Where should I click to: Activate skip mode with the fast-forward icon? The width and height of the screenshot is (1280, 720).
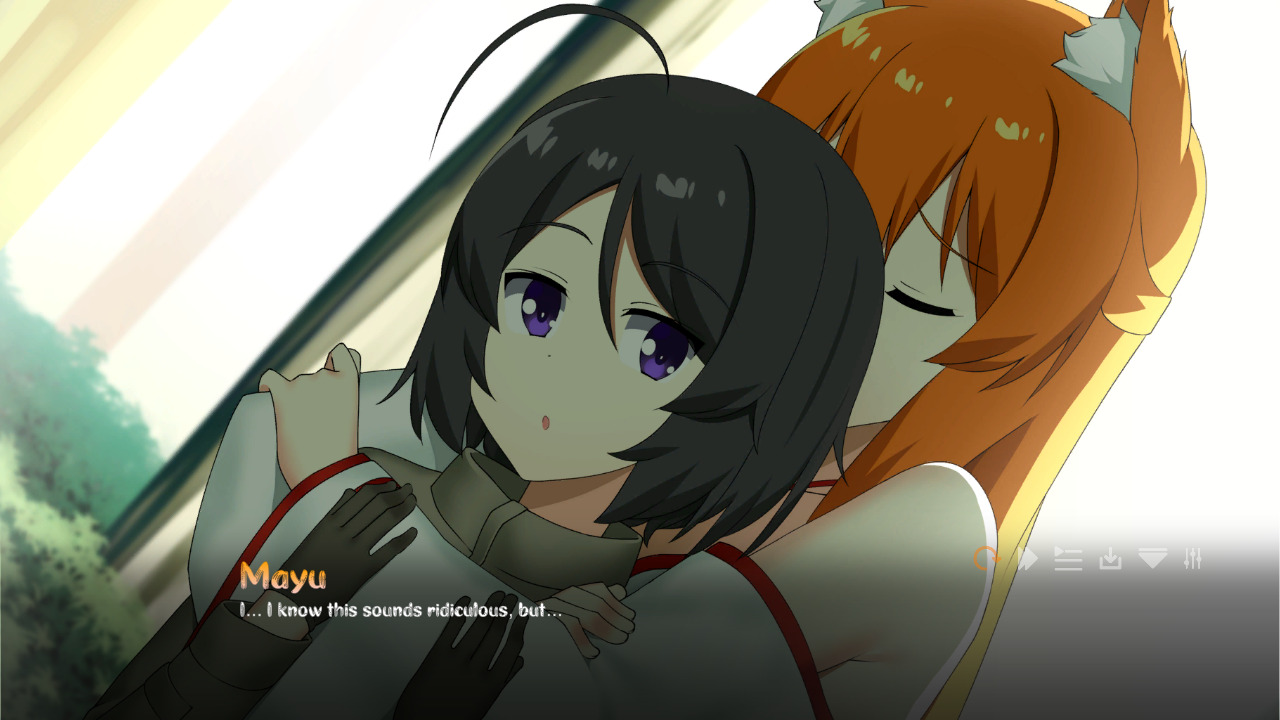point(1029,560)
